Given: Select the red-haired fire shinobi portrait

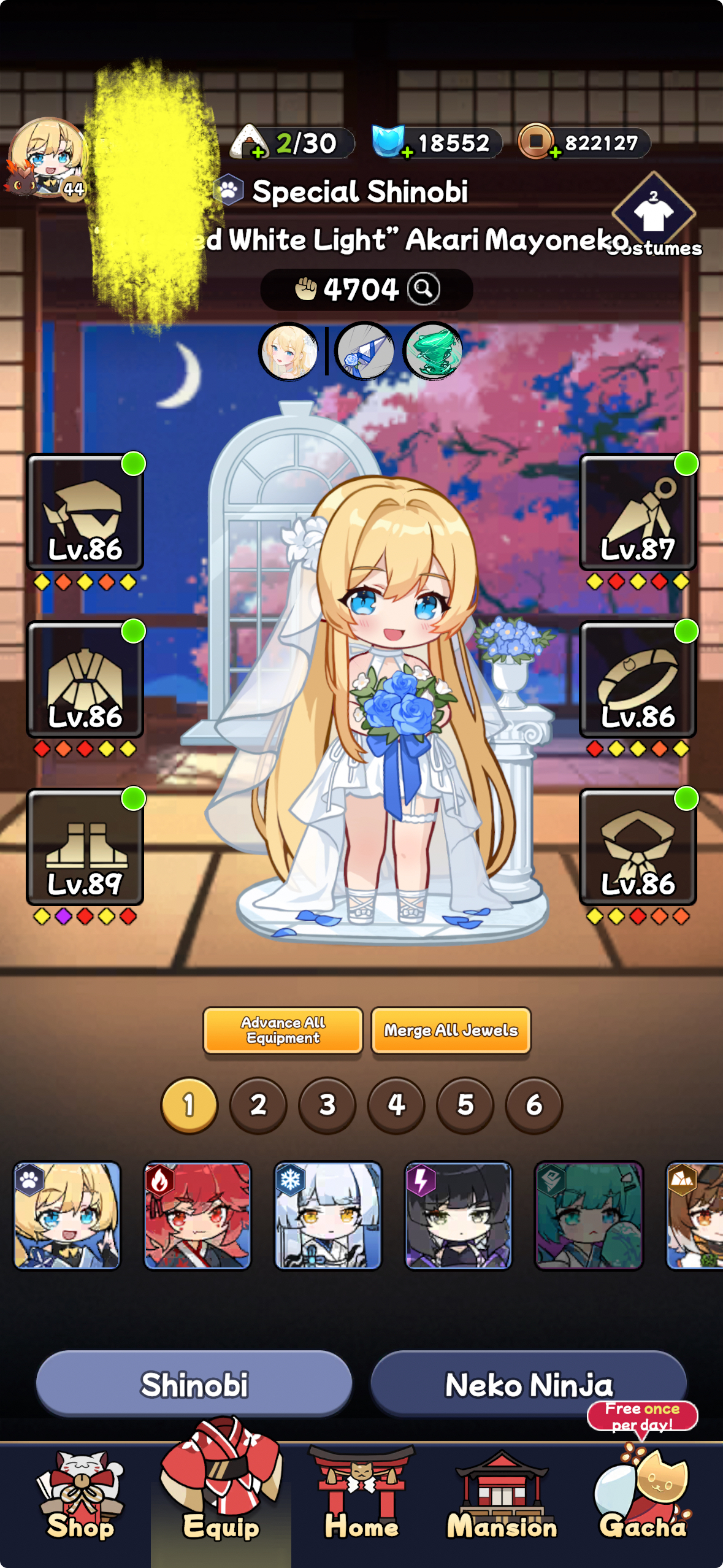Looking at the screenshot, I should [197, 1215].
